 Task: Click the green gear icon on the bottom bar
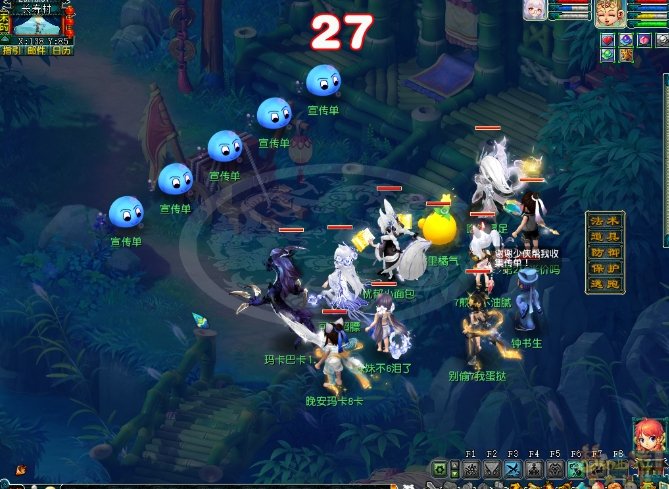point(440,470)
